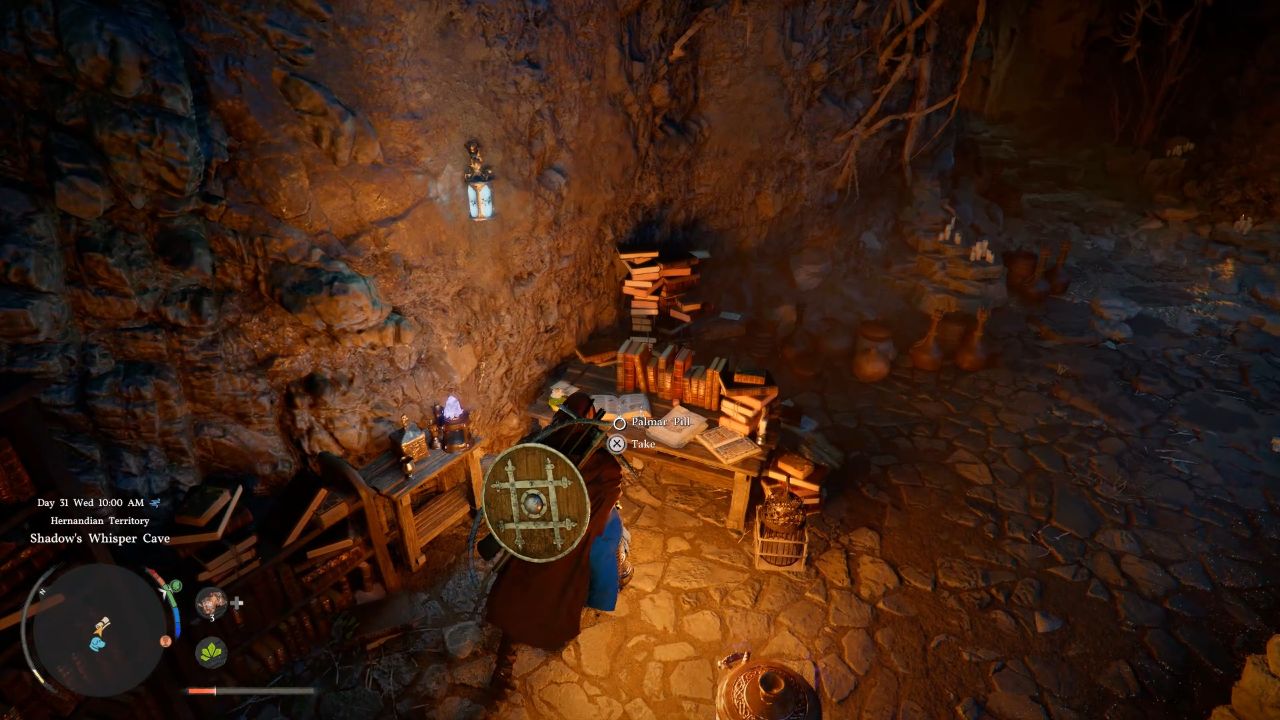Select the blue dog marker on minimap
1280x720 pixels.
coord(97,643)
